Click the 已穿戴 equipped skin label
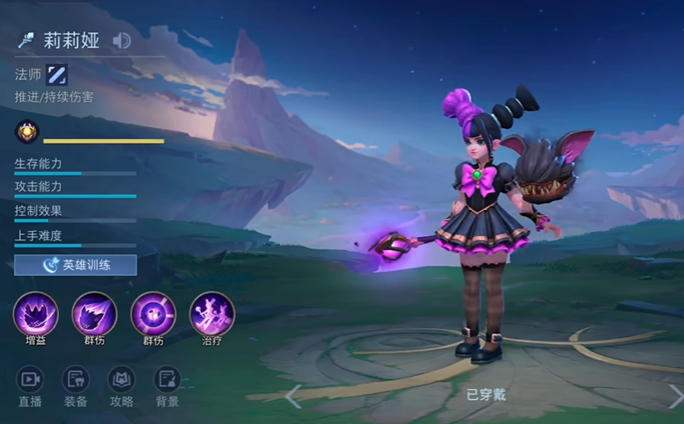The image size is (684, 424). (486, 395)
